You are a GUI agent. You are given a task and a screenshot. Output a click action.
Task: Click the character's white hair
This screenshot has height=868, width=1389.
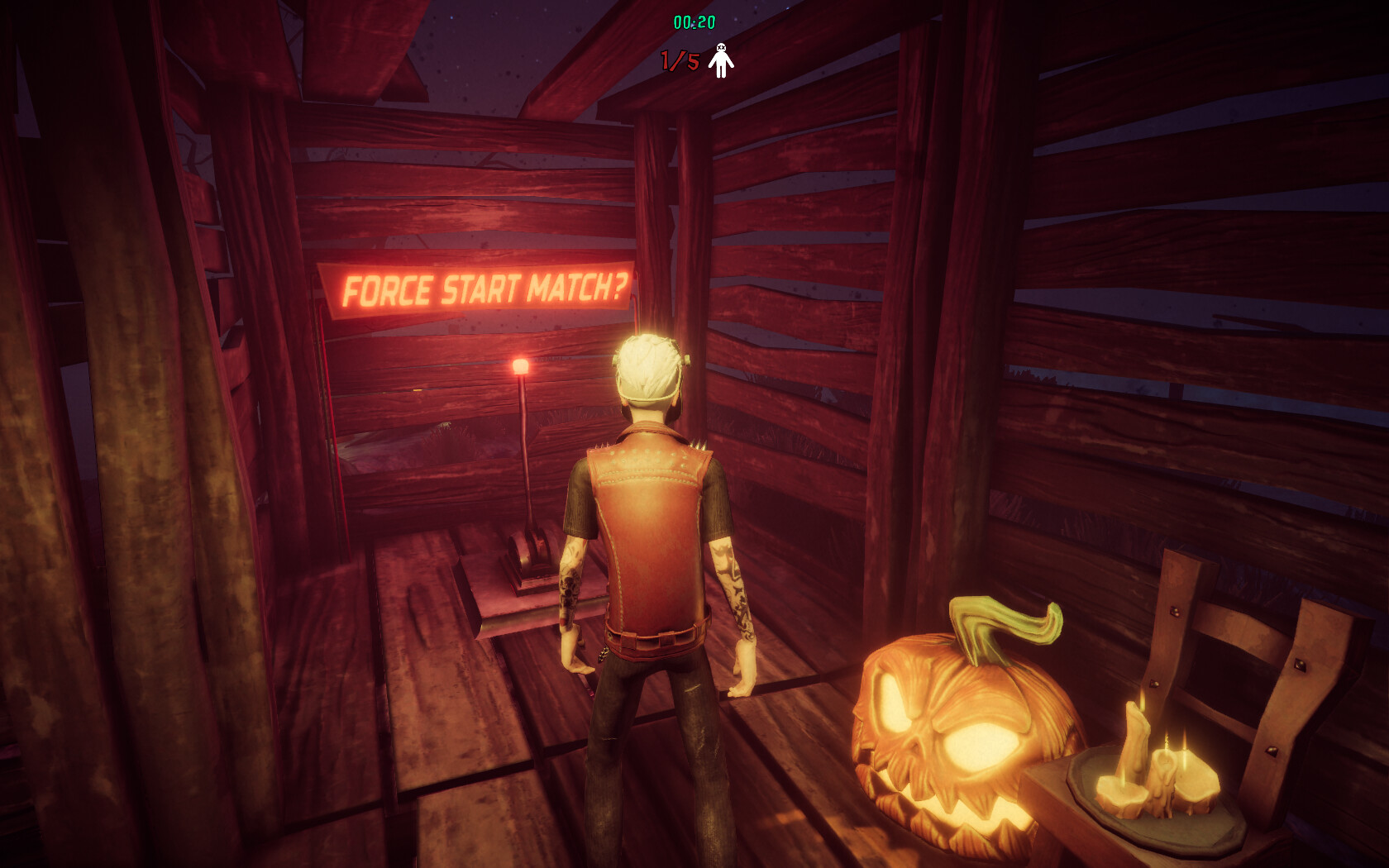(649, 364)
